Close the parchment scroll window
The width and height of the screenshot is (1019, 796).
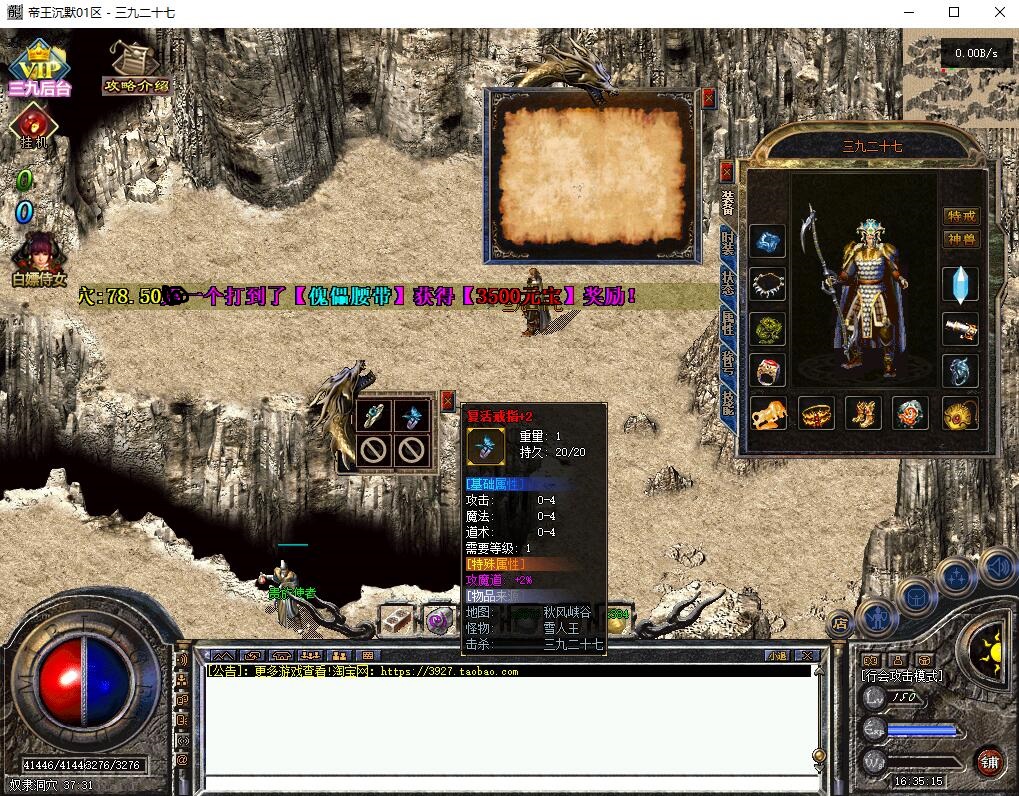click(x=709, y=98)
